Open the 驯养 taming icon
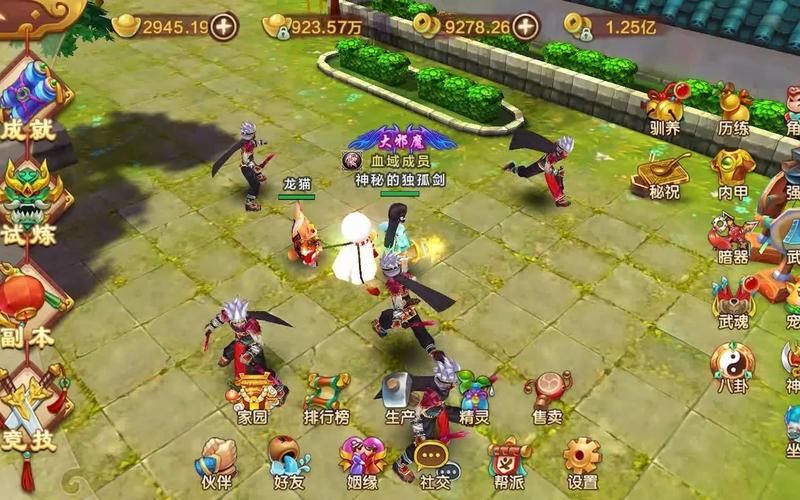This screenshot has width=800, height=500. (664, 108)
